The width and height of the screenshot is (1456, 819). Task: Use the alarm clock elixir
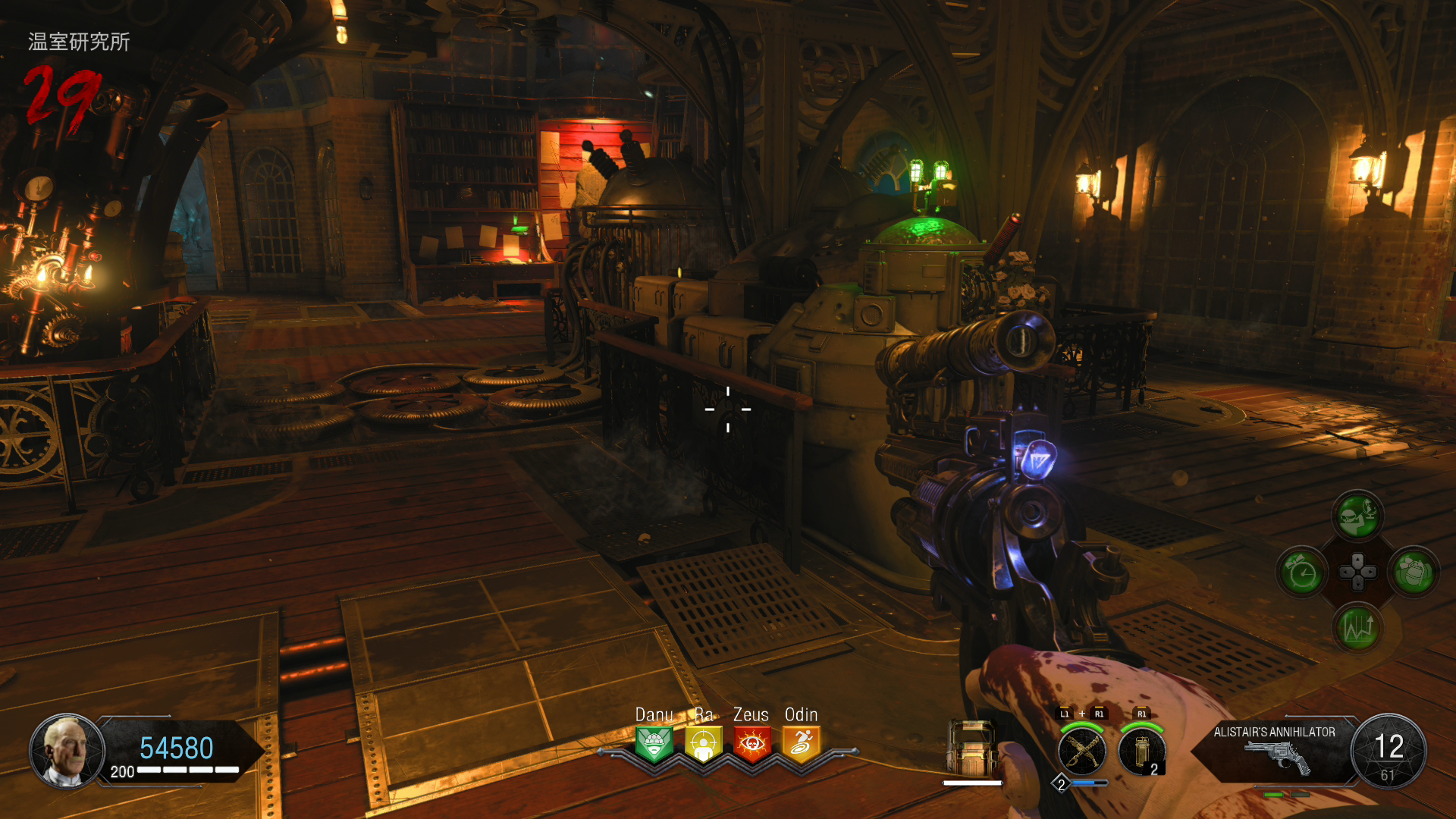1302,573
